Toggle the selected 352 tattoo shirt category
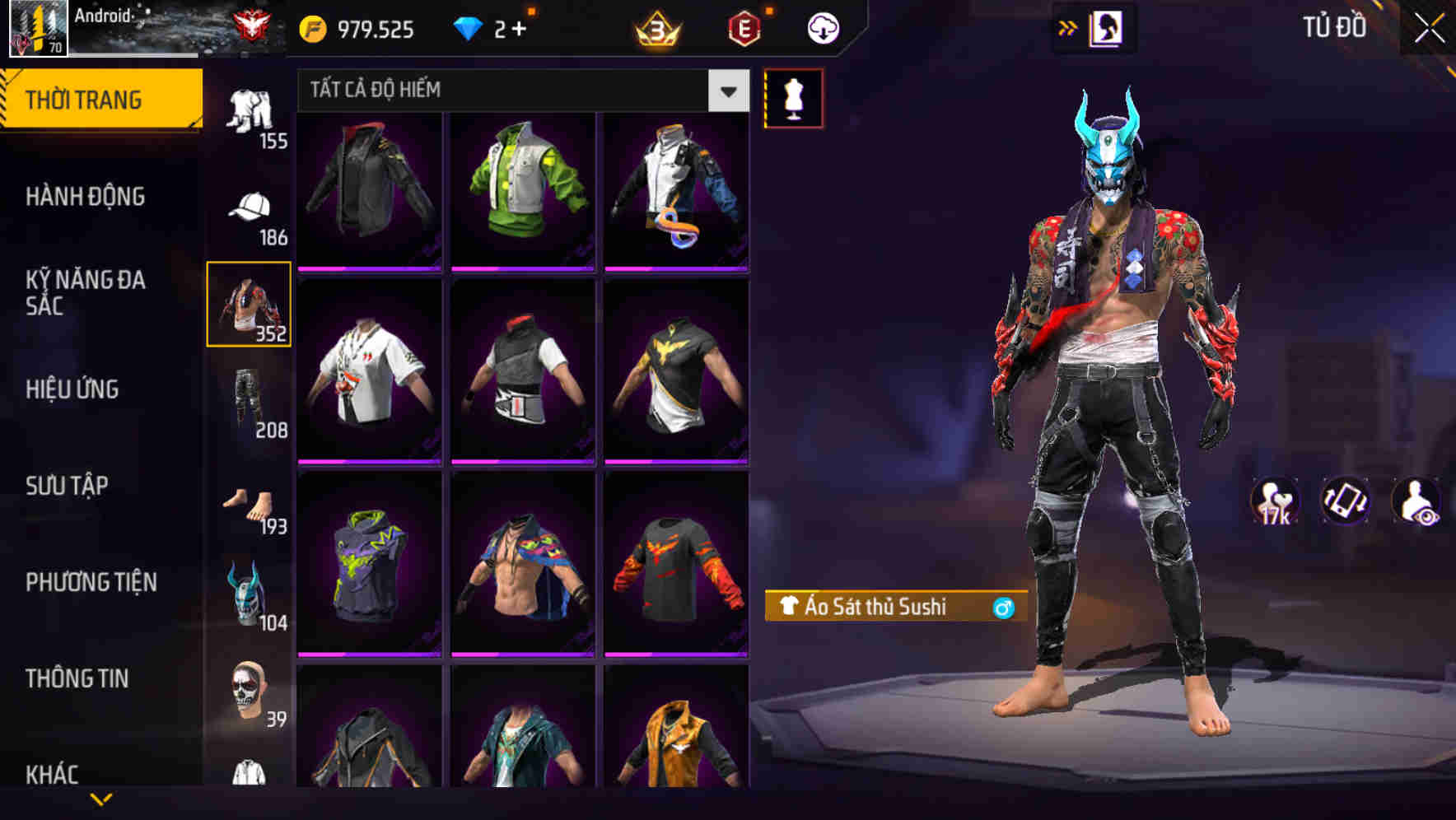This screenshot has width=1456, height=820. coord(249,303)
